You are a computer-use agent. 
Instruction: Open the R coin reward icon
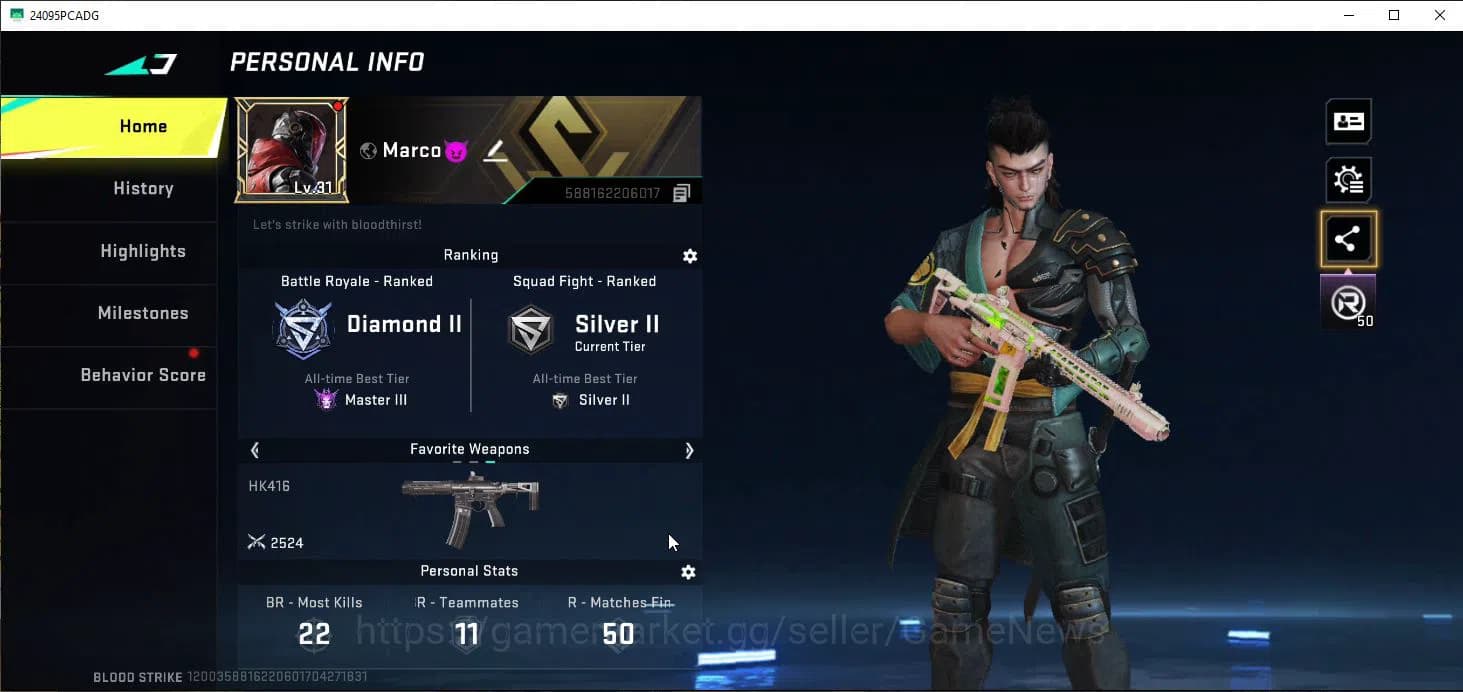click(x=1347, y=303)
